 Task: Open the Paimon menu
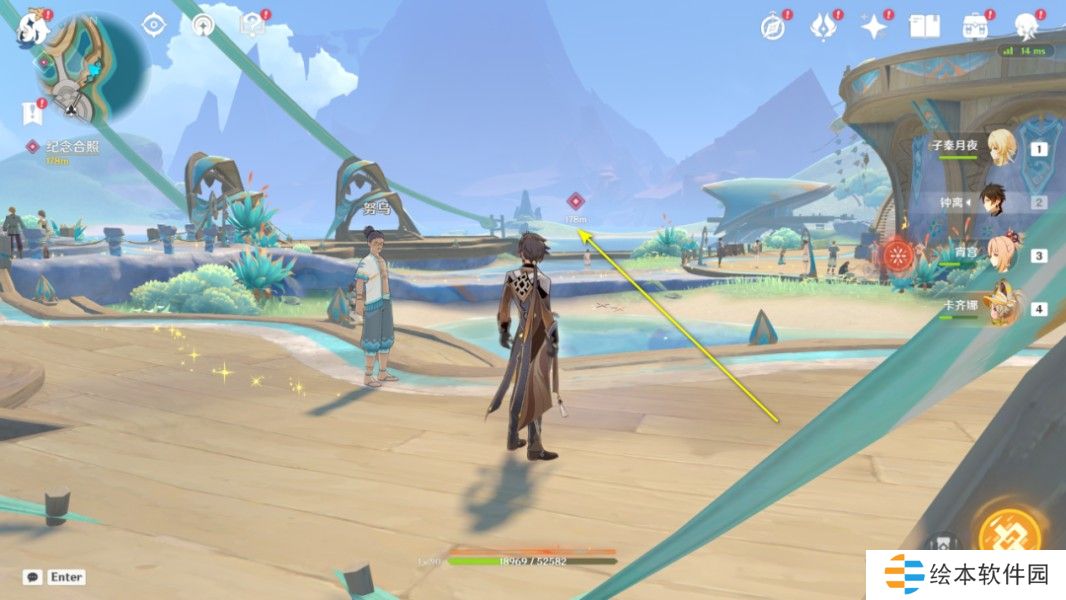(x=32, y=28)
